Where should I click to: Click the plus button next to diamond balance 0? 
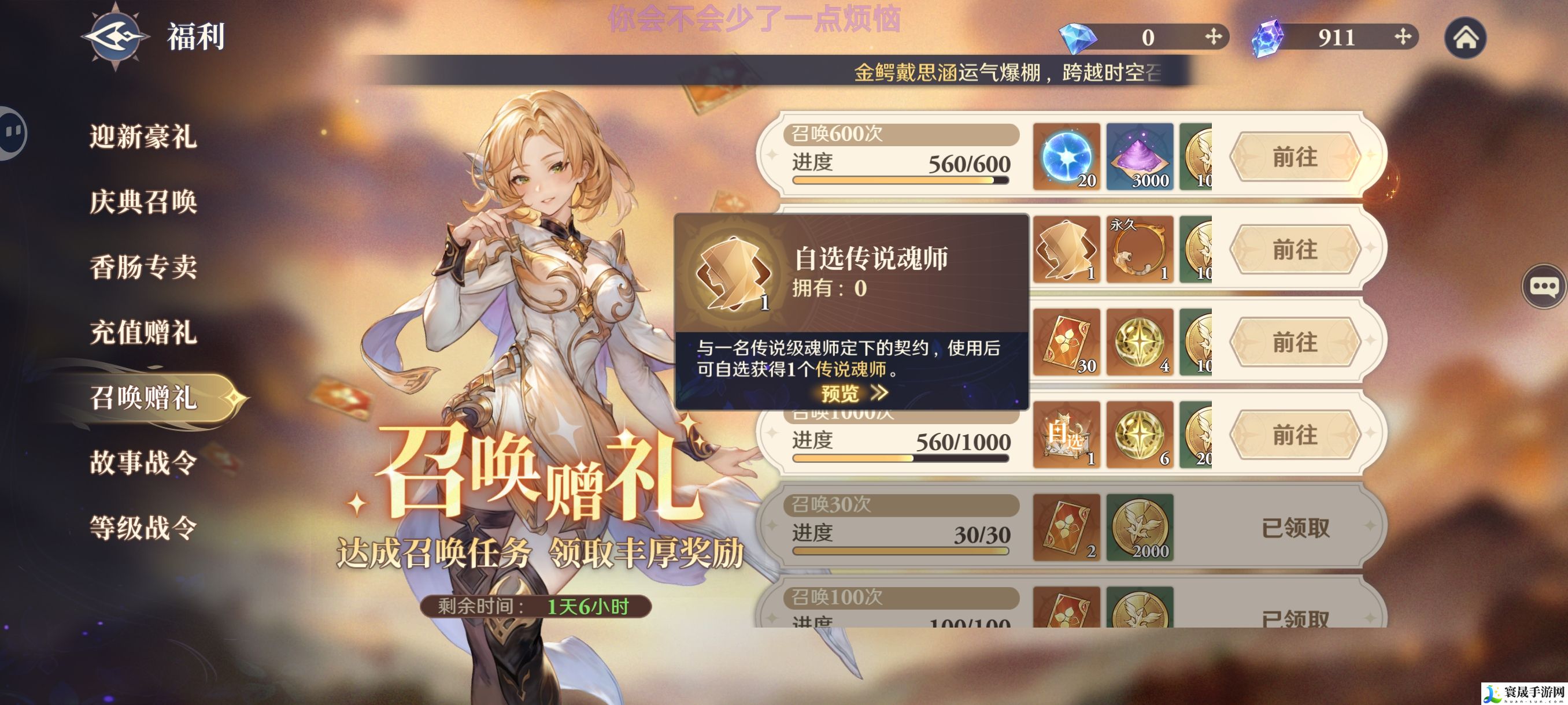click(x=1215, y=38)
